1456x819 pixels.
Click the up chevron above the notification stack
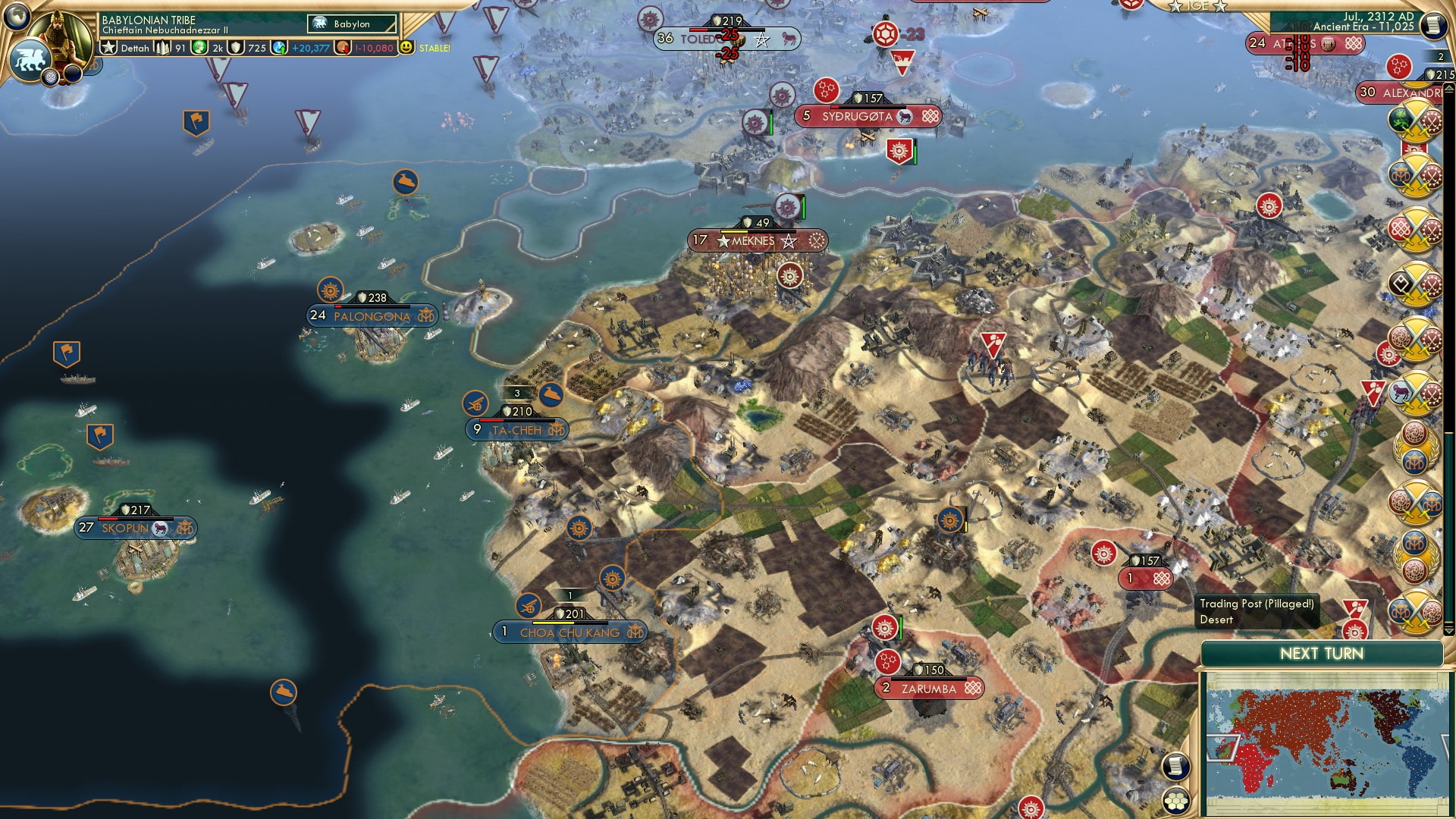pyautogui.click(x=1448, y=88)
